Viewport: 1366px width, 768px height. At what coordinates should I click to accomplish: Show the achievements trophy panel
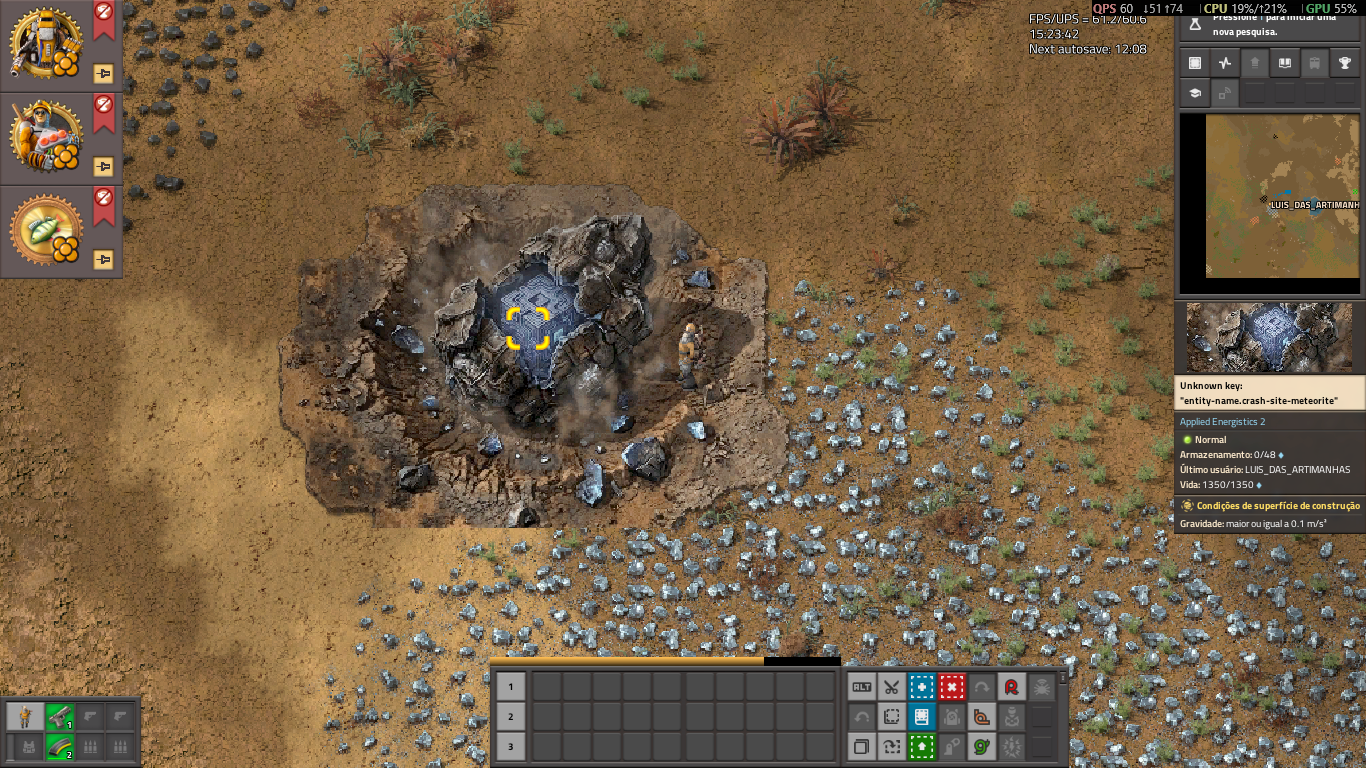pos(1345,63)
